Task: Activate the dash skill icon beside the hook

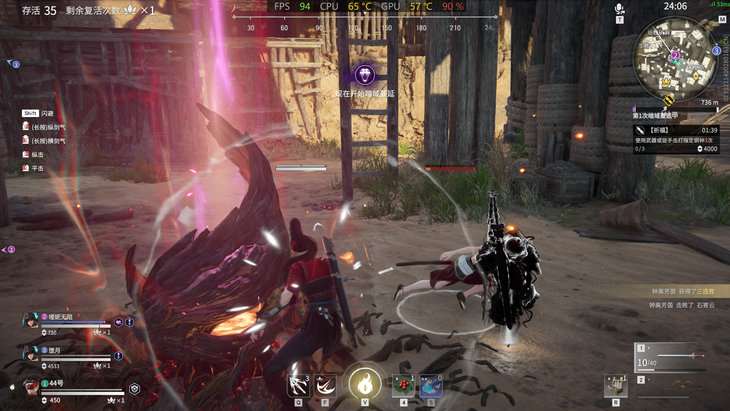Action: click(x=325, y=383)
